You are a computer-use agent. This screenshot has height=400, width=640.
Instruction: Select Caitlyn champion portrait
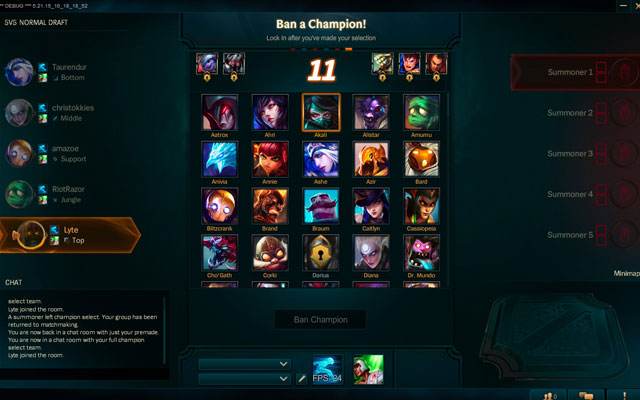[371, 205]
